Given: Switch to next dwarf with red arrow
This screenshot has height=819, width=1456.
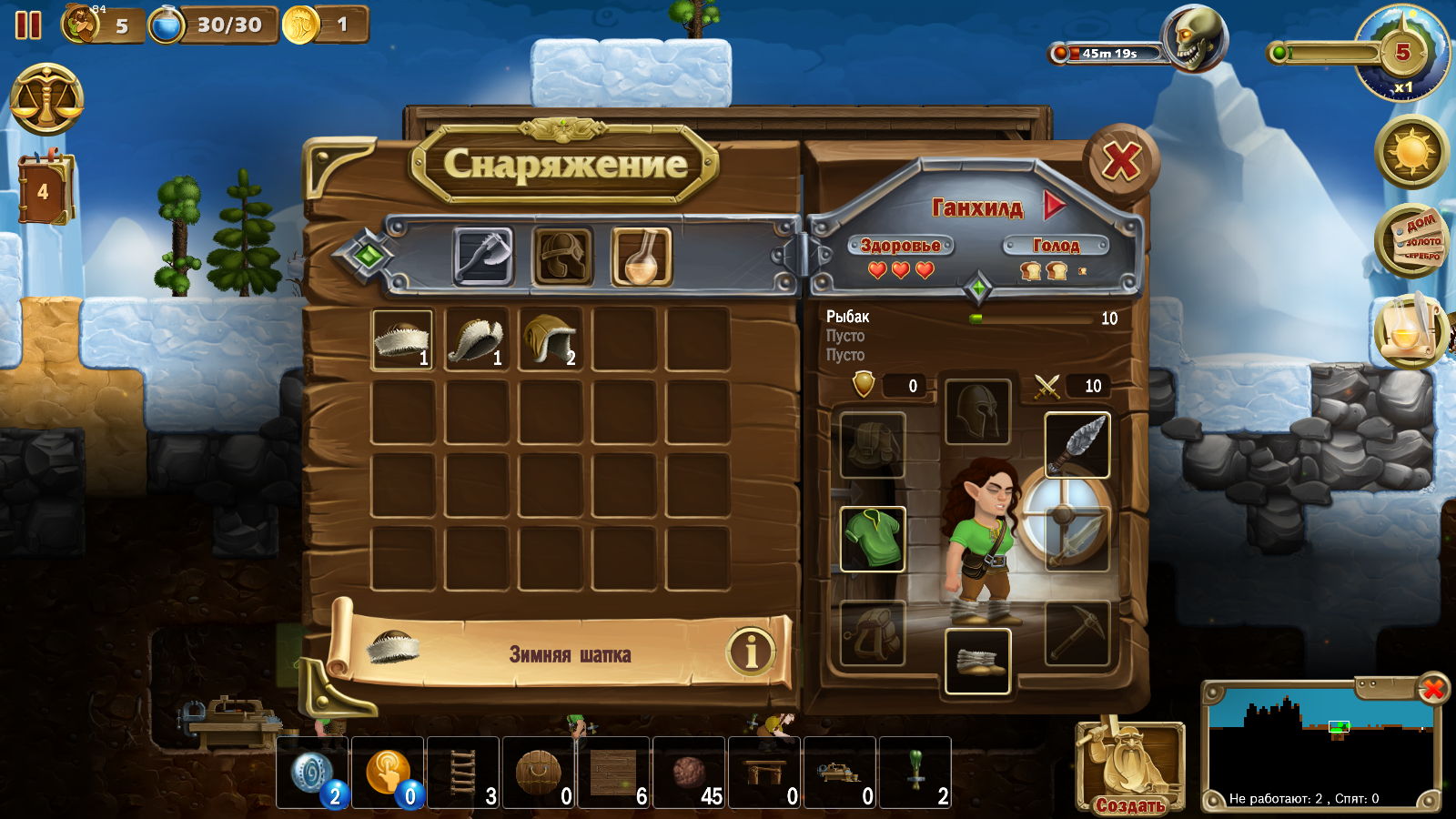Looking at the screenshot, I should (1054, 206).
